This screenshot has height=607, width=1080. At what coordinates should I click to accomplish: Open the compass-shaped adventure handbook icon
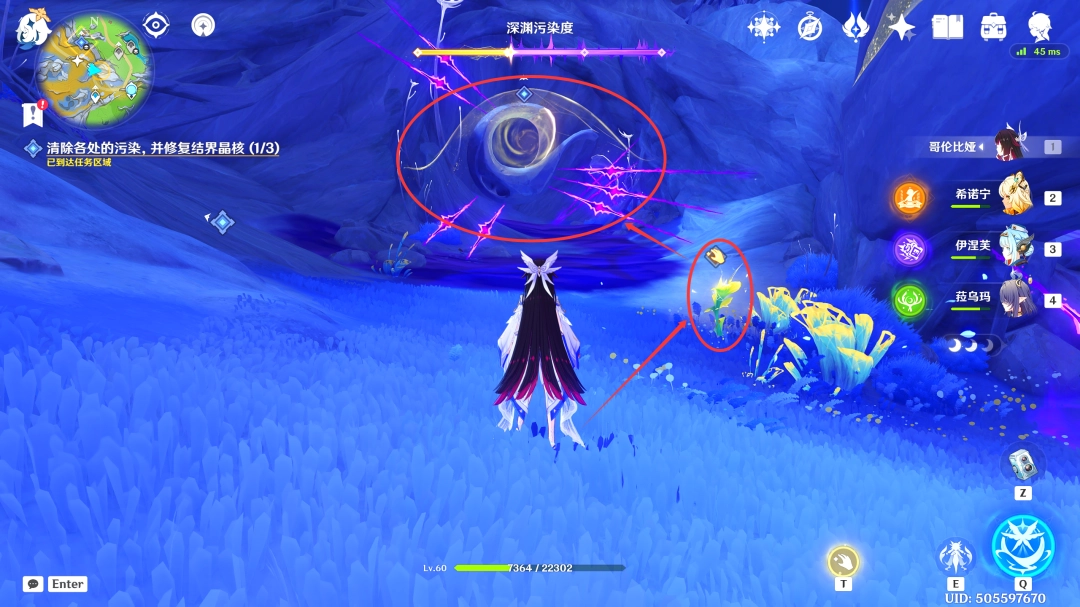point(810,27)
